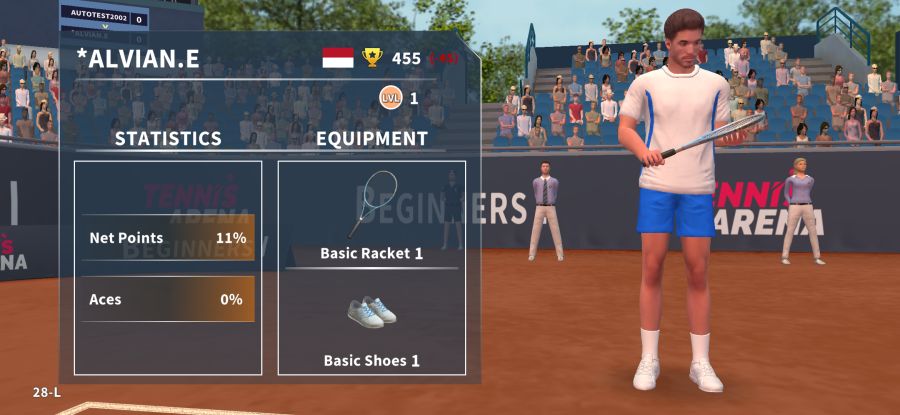Click the gold trophy icon
This screenshot has height=415, width=900.
372,58
